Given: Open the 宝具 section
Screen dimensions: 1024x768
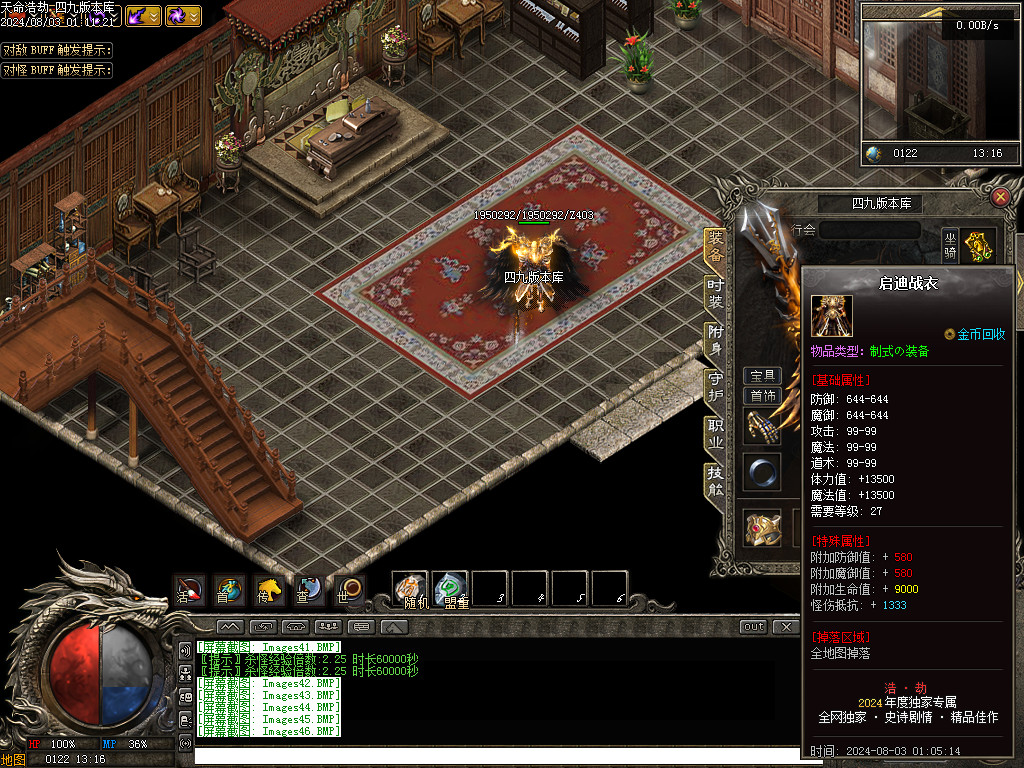Looking at the screenshot, I should [x=762, y=376].
